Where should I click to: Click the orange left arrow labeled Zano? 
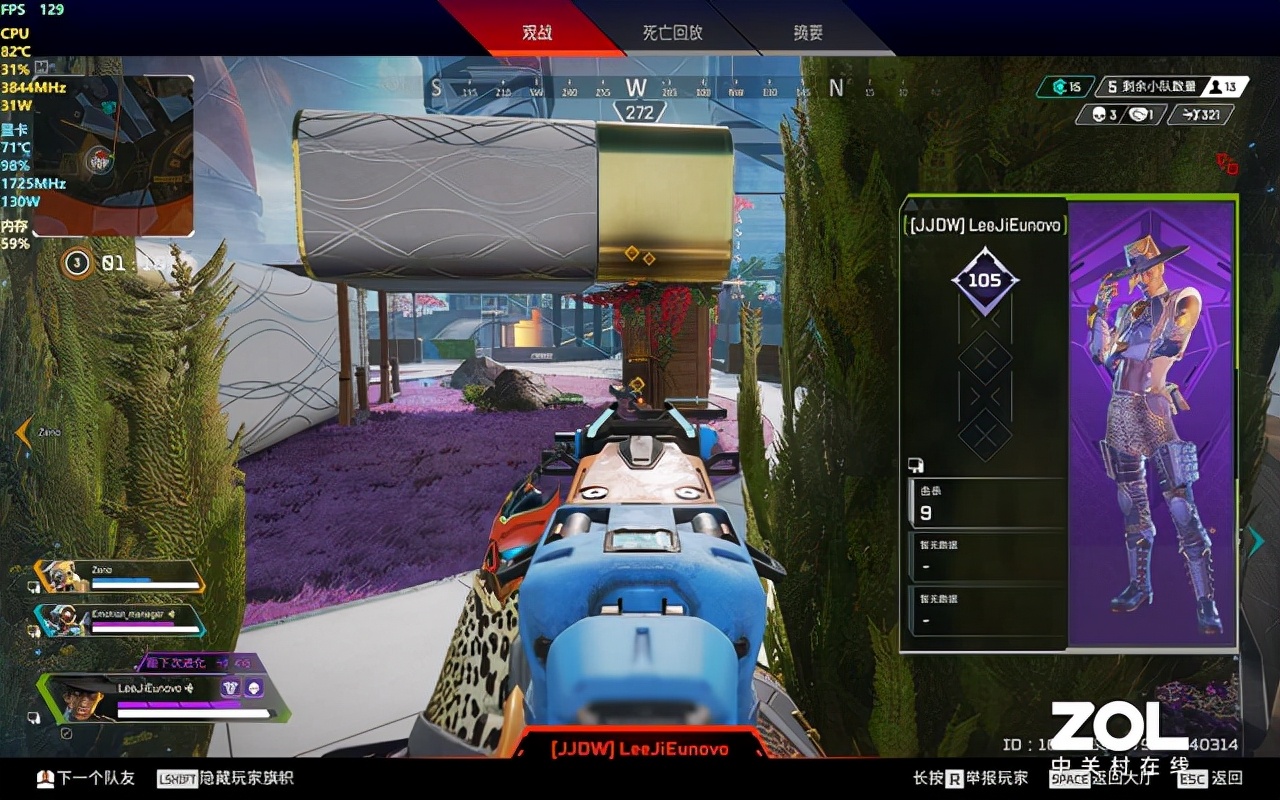tap(22, 432)
